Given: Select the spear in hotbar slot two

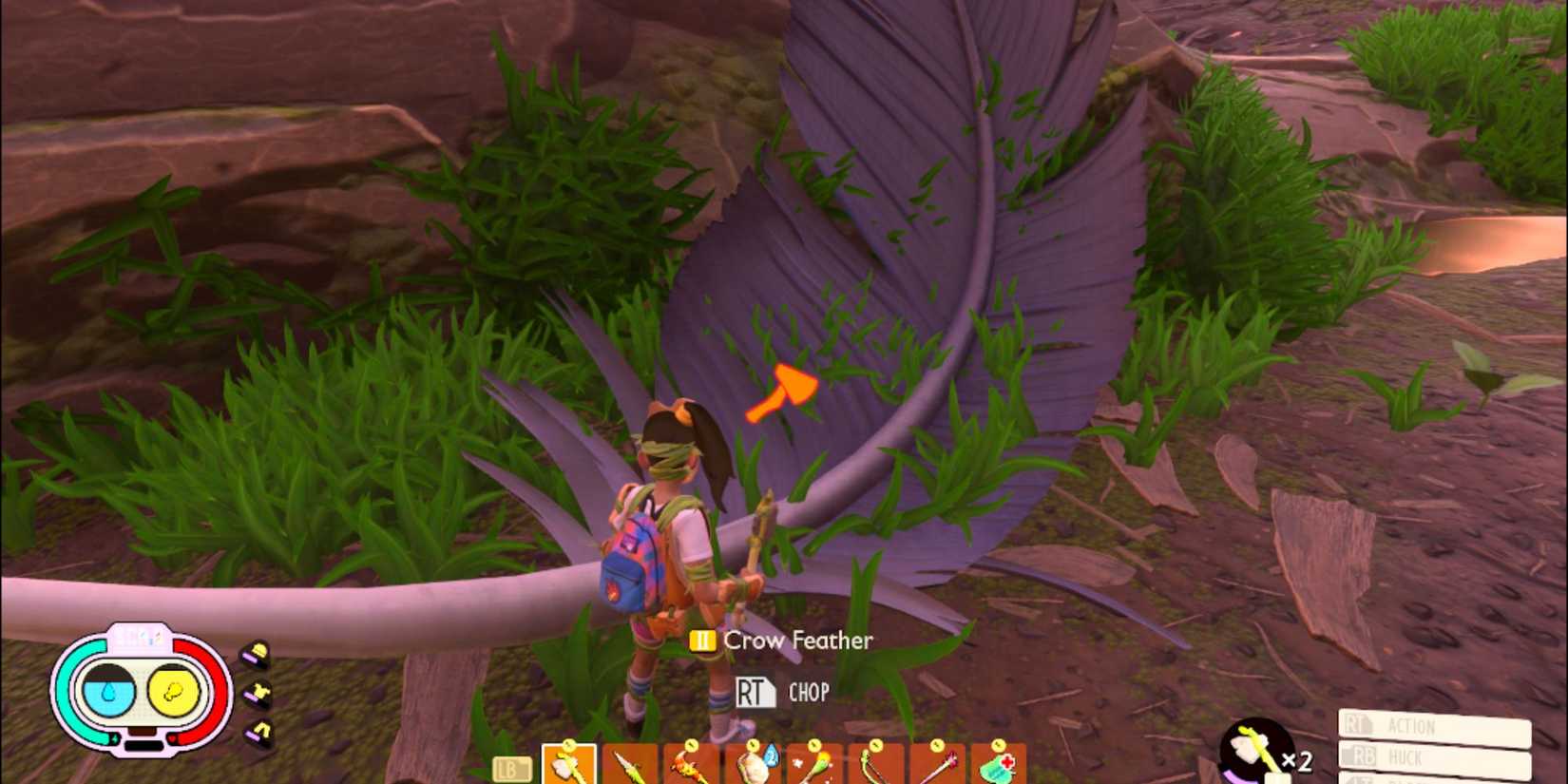Looking at the screenshot, I should pyautogui.click(x=627, y=765).
